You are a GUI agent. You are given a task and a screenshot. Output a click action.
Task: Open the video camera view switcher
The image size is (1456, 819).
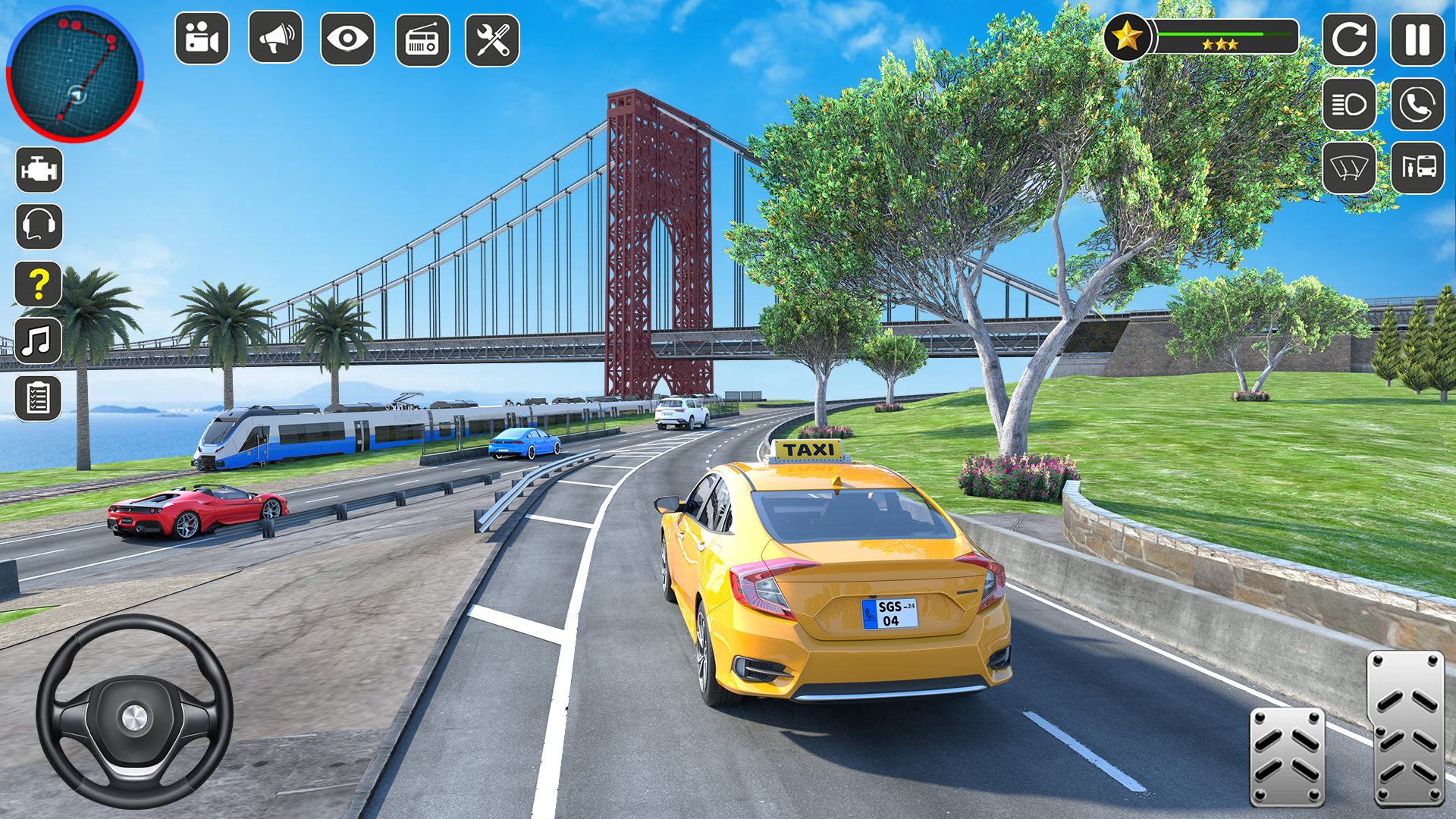pos(201,39)
